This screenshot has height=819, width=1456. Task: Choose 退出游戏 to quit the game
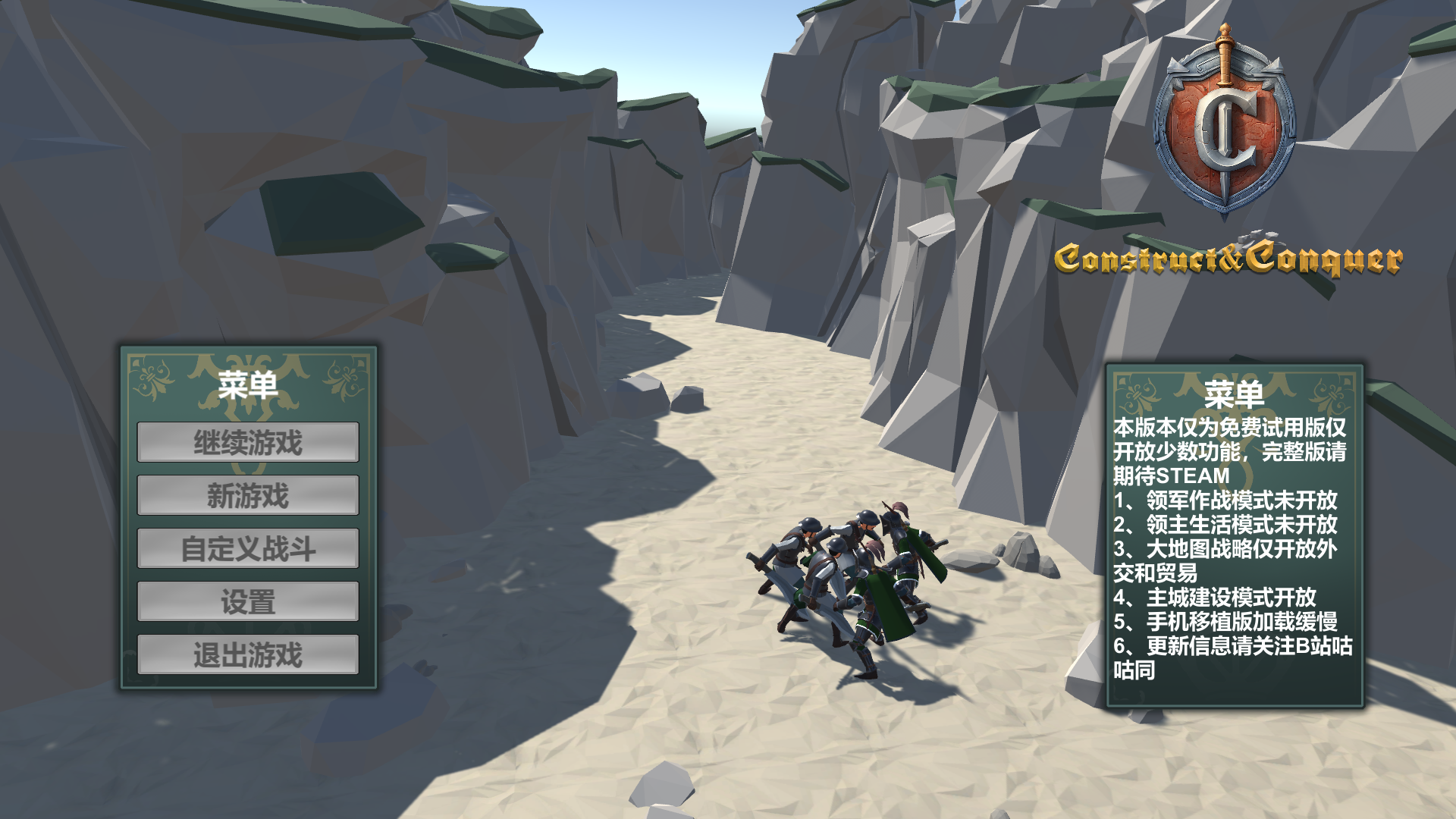coord(248,655)
